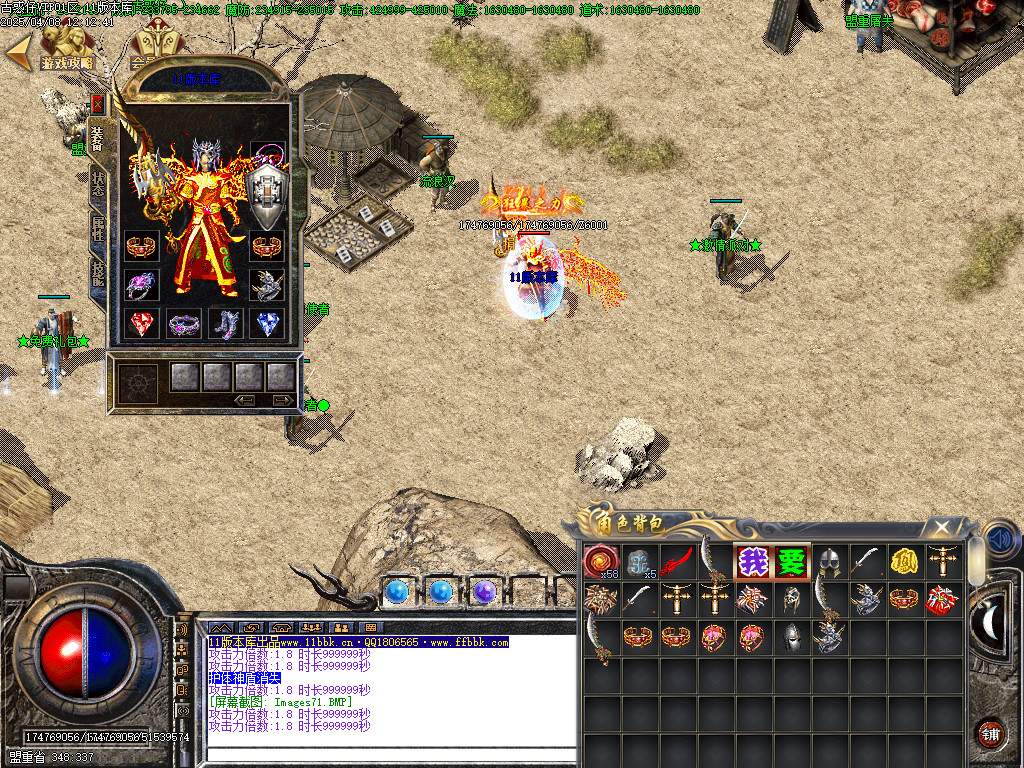Open the 属性 (attributes) tab

(x=98, y=231)
